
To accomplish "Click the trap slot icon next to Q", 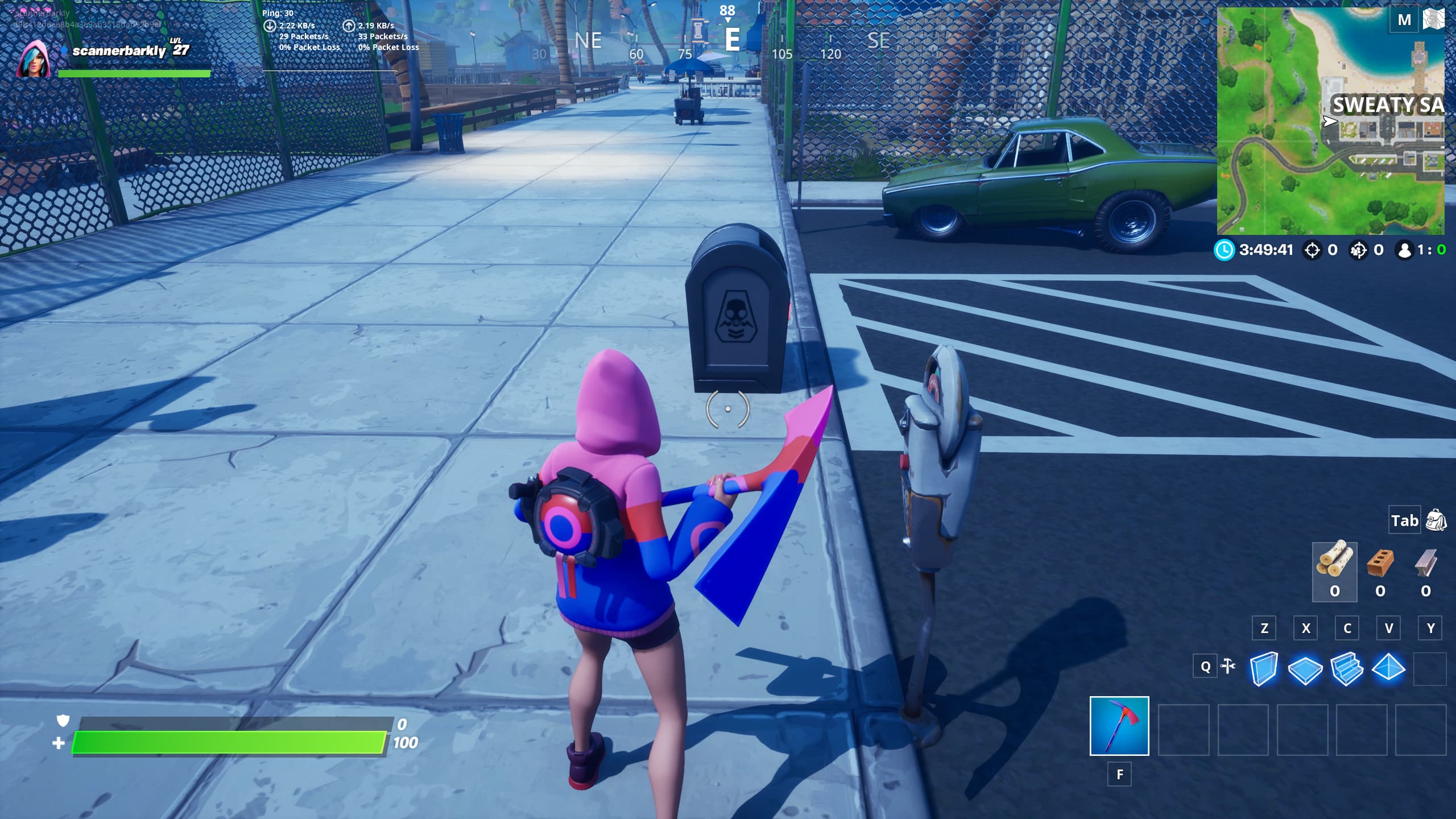I will (1227, 665).
